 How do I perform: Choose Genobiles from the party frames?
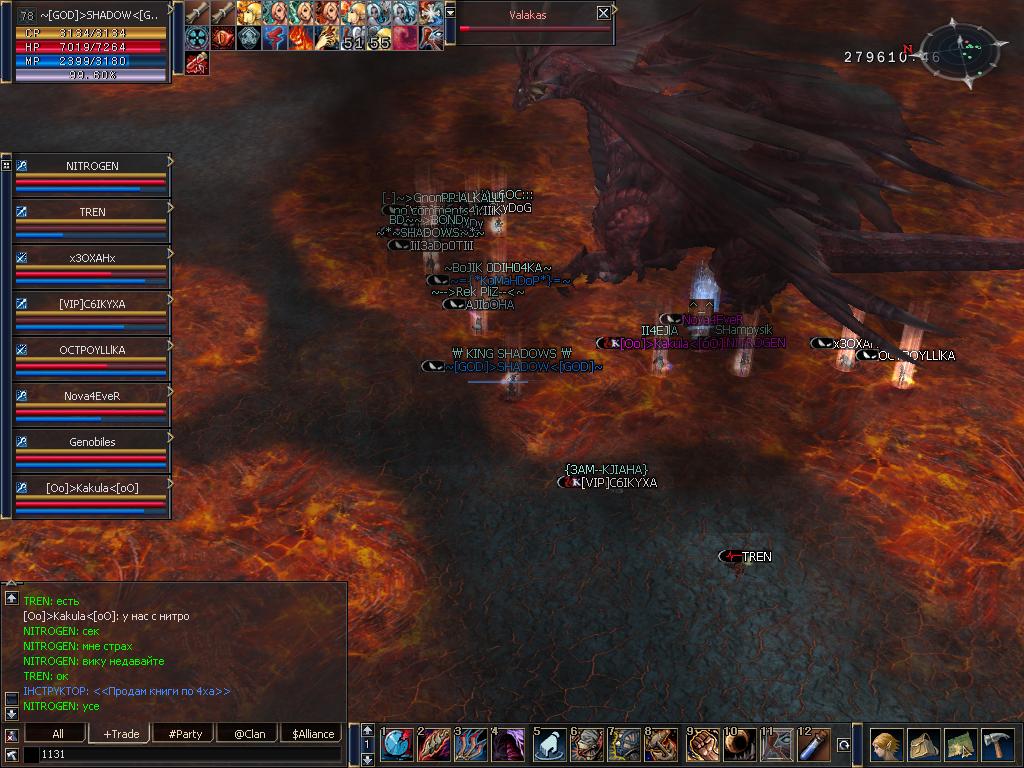pos(92,442)
